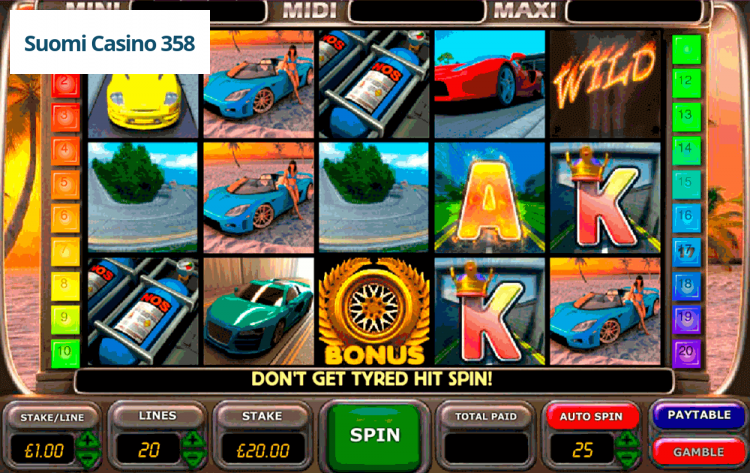Click the red GAMBLE button
Screen dimensions: 750x473
(699, 452)
